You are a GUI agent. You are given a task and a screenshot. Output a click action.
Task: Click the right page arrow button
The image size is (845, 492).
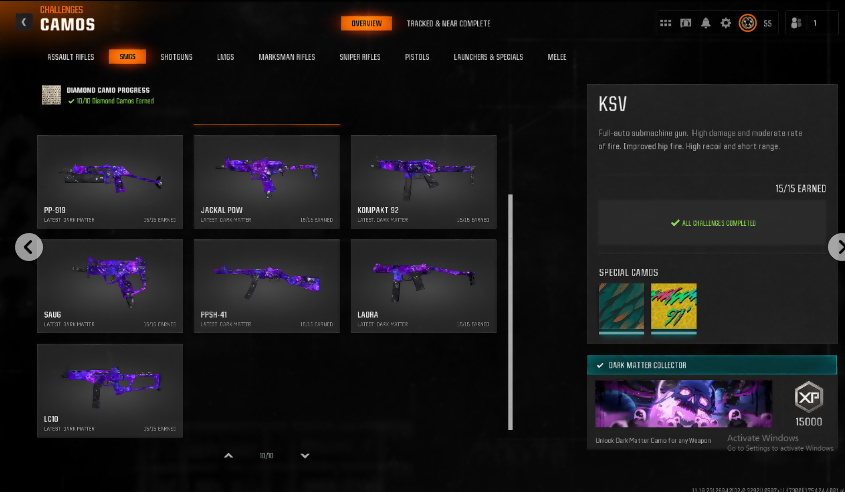pos(837,247)
